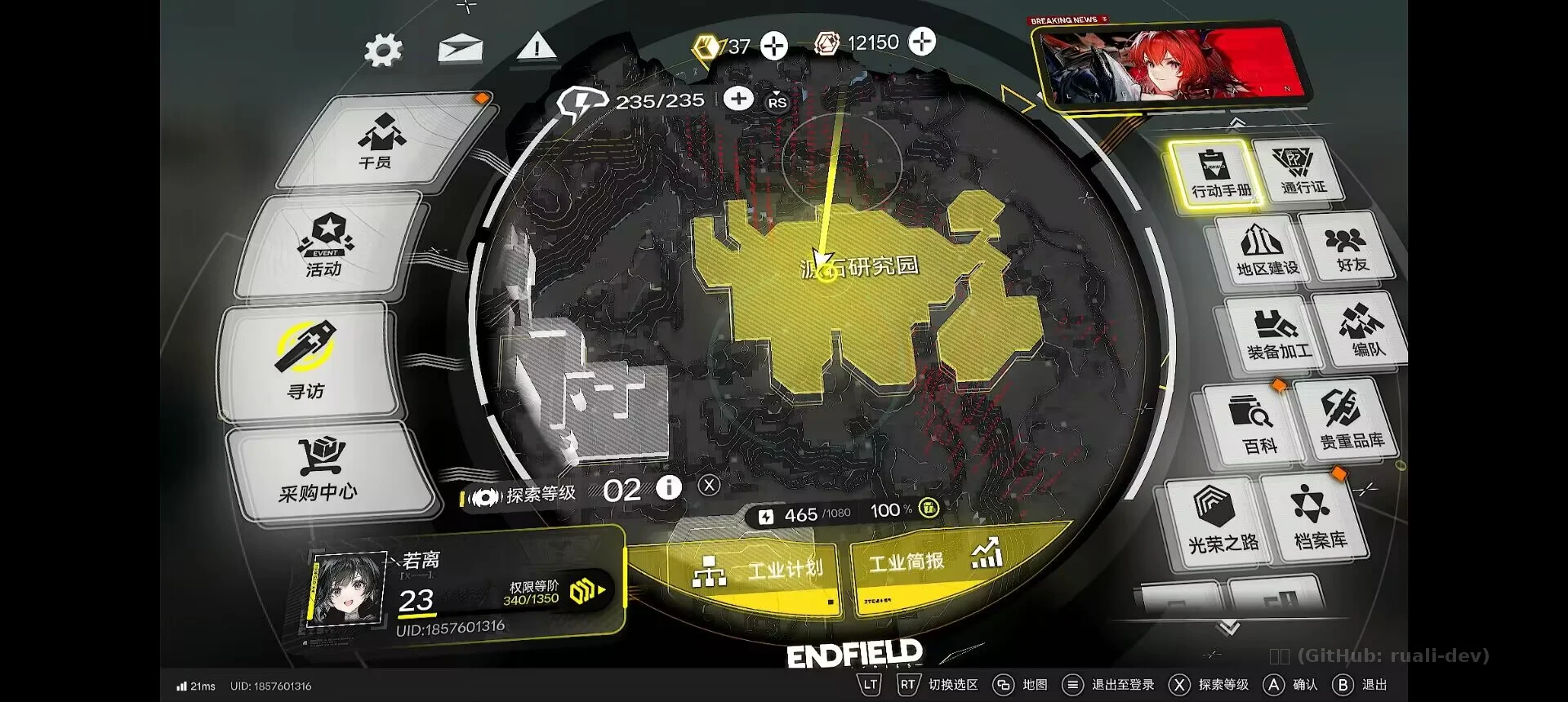Screen dimensions: 1568x702
Task: Add stamina with the plus button beside 235/235
Action: 738,100
